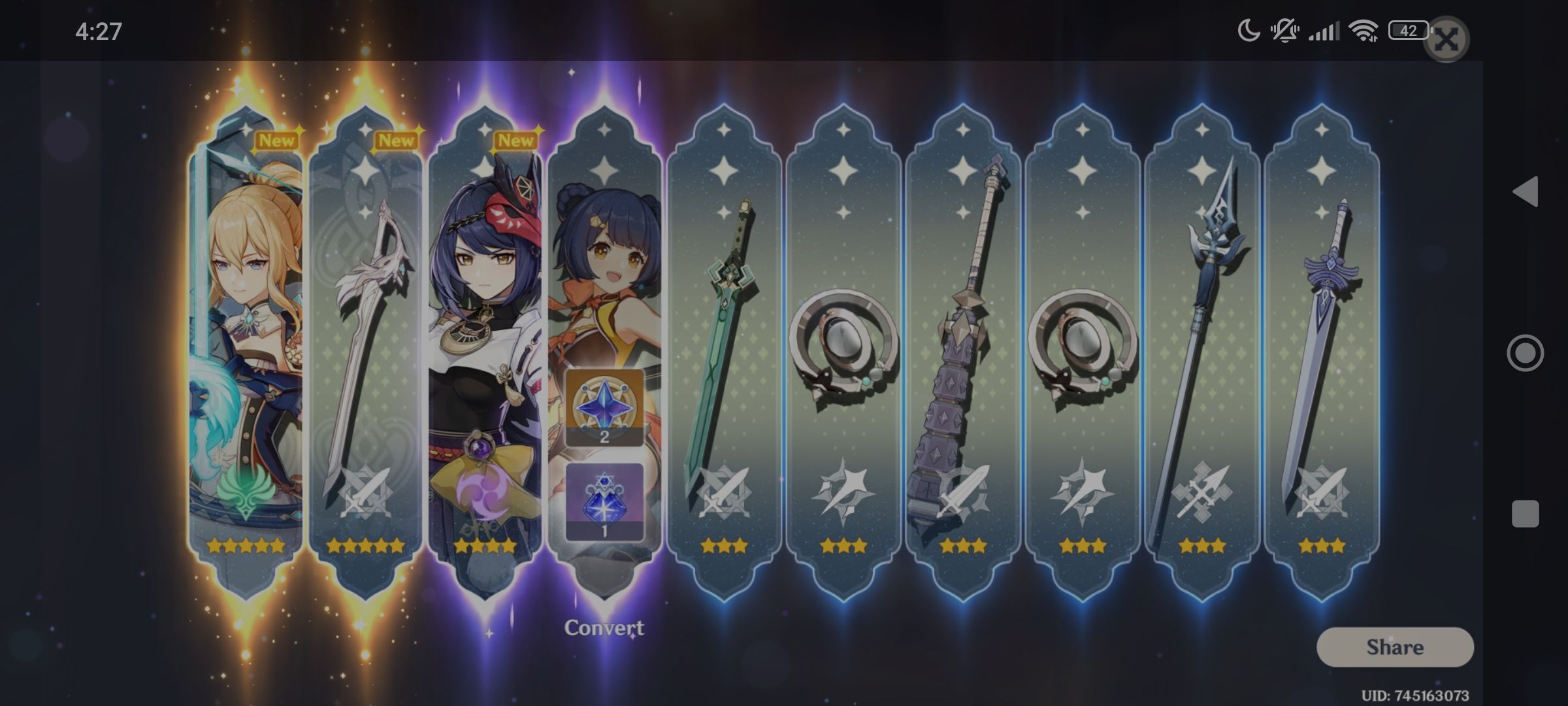Screen dimensions: 1568x706
Task: Click the New badge on the white sword card
Action: point(395,141)
